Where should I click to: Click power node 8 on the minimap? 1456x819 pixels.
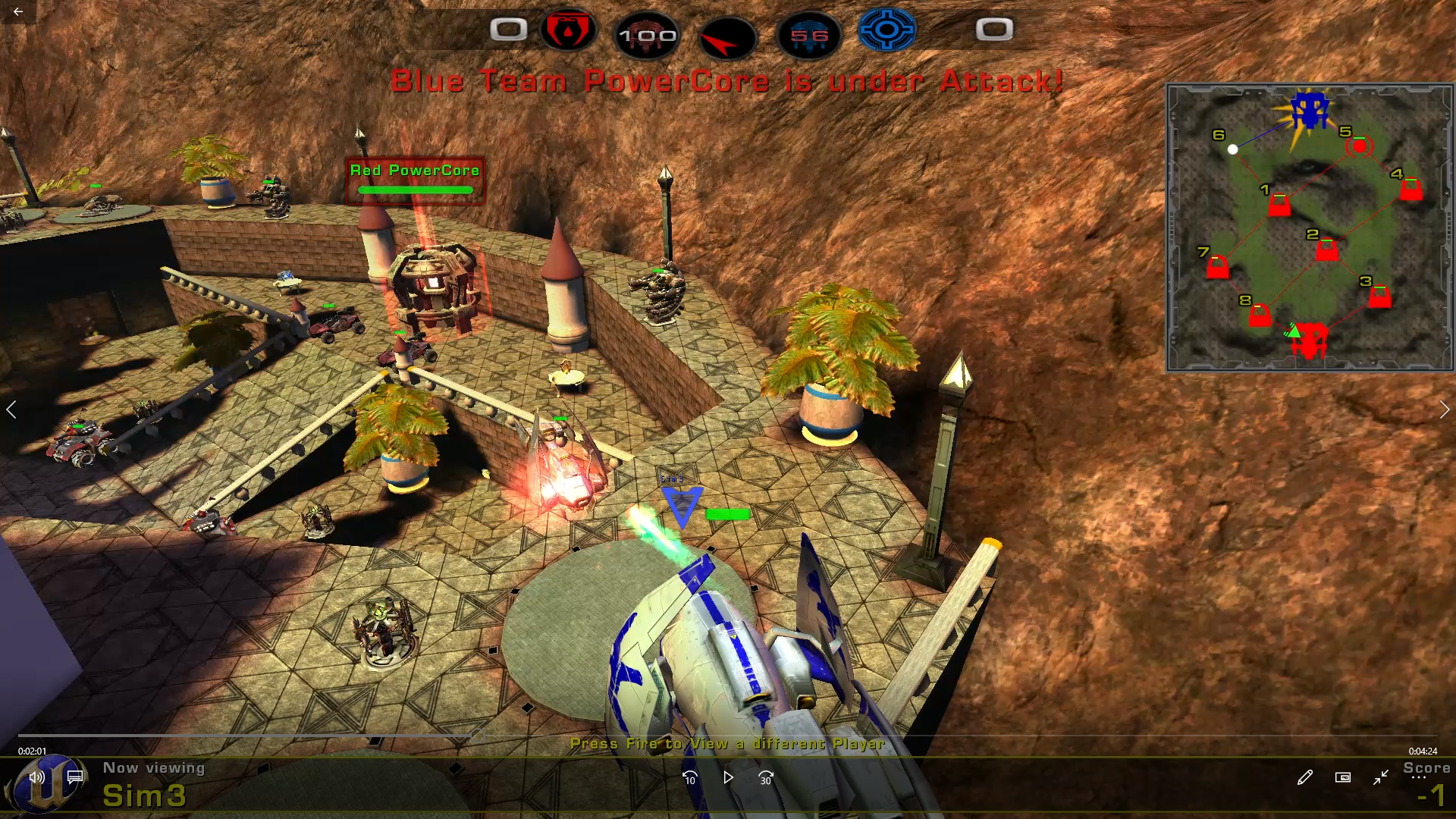pyautogui.click(x=1260, y=315)
